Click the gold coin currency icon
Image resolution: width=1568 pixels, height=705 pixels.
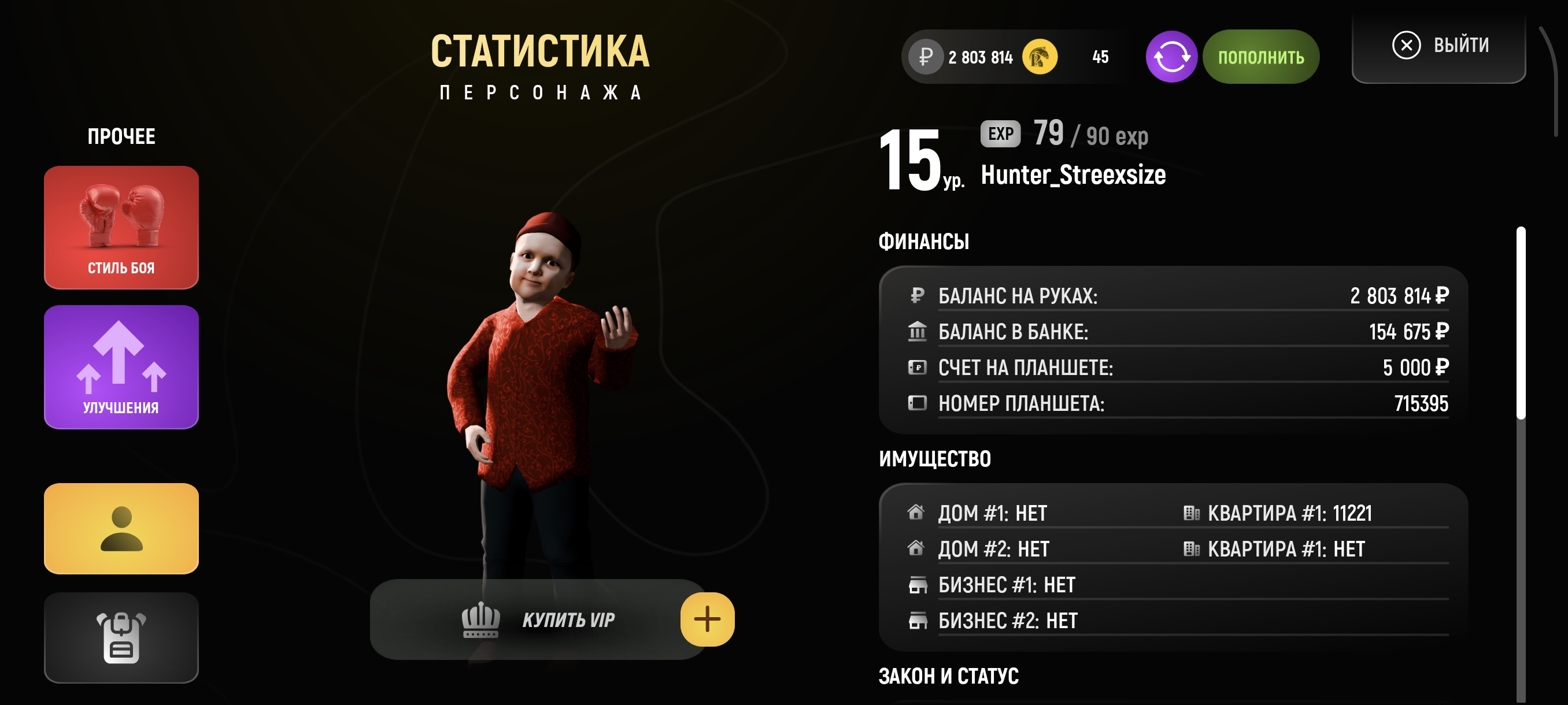coord(1042,56)
